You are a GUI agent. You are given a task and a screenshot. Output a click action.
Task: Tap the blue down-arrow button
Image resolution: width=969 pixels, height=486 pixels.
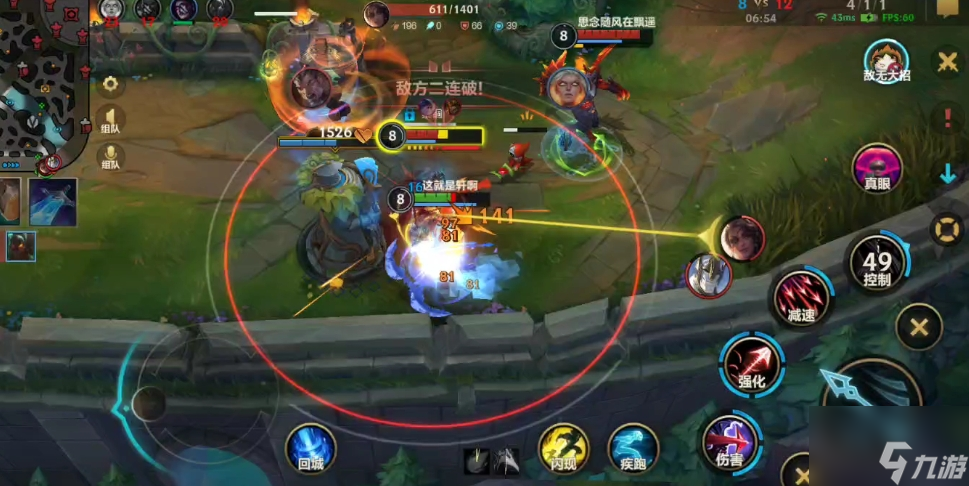[x=947, y=174]
